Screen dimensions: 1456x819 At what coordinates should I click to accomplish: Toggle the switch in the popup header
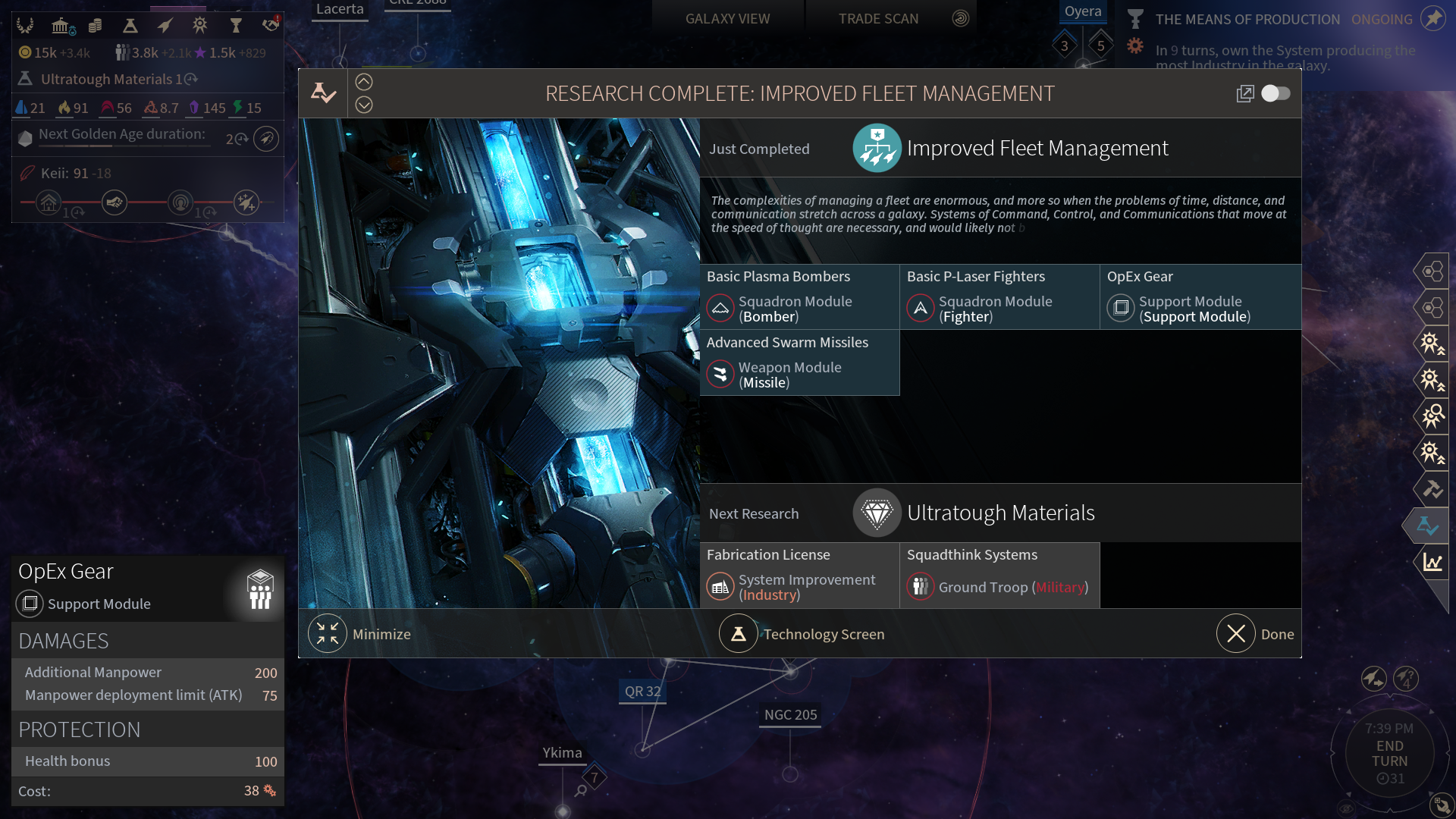point(1276,93)
